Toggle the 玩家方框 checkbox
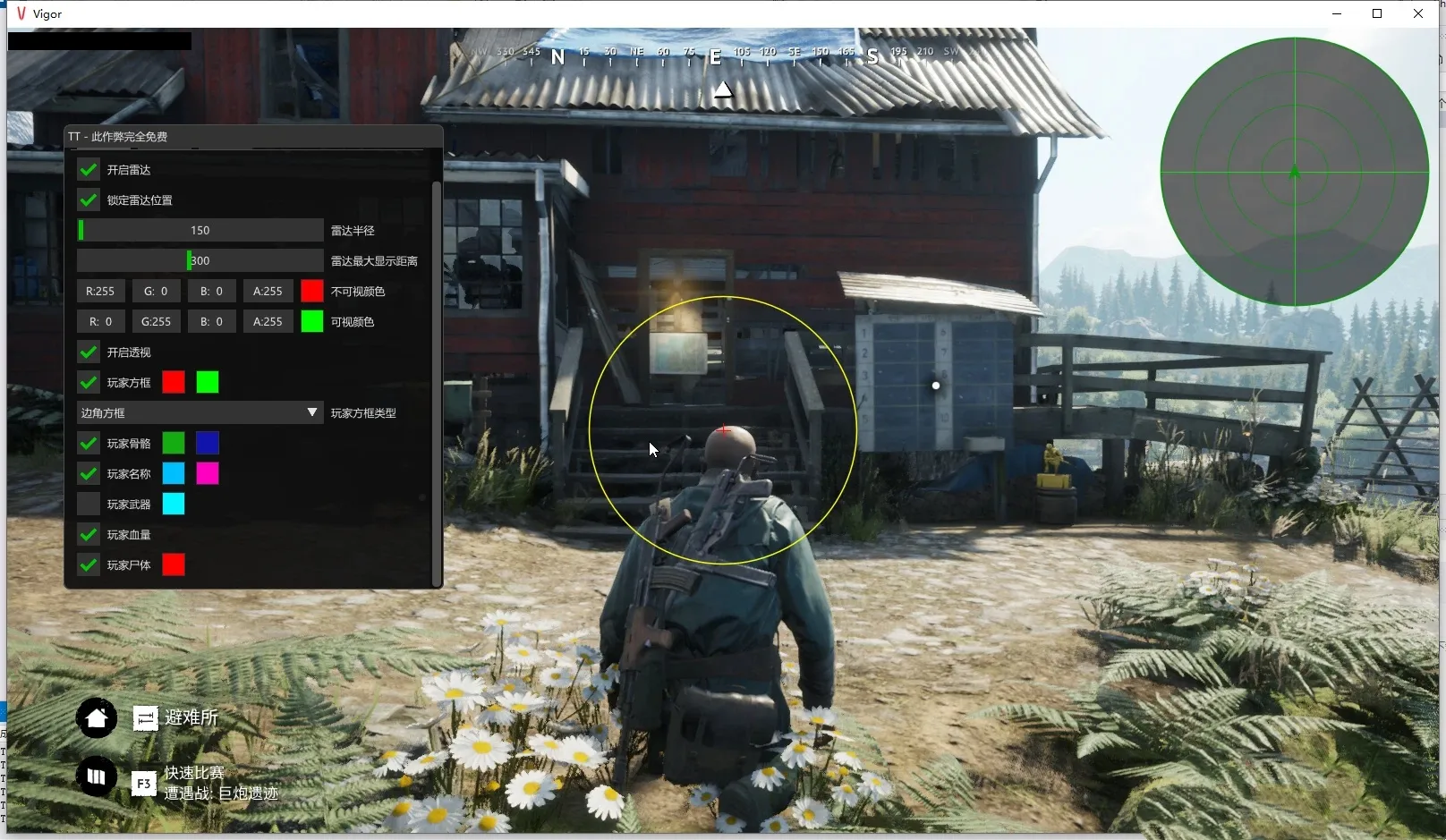 click(89, 383)
